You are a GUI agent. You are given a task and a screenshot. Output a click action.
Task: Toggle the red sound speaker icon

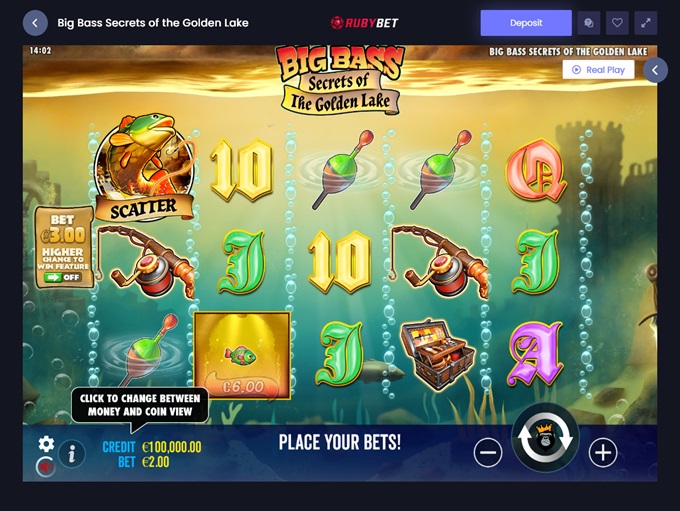point(45,465)
